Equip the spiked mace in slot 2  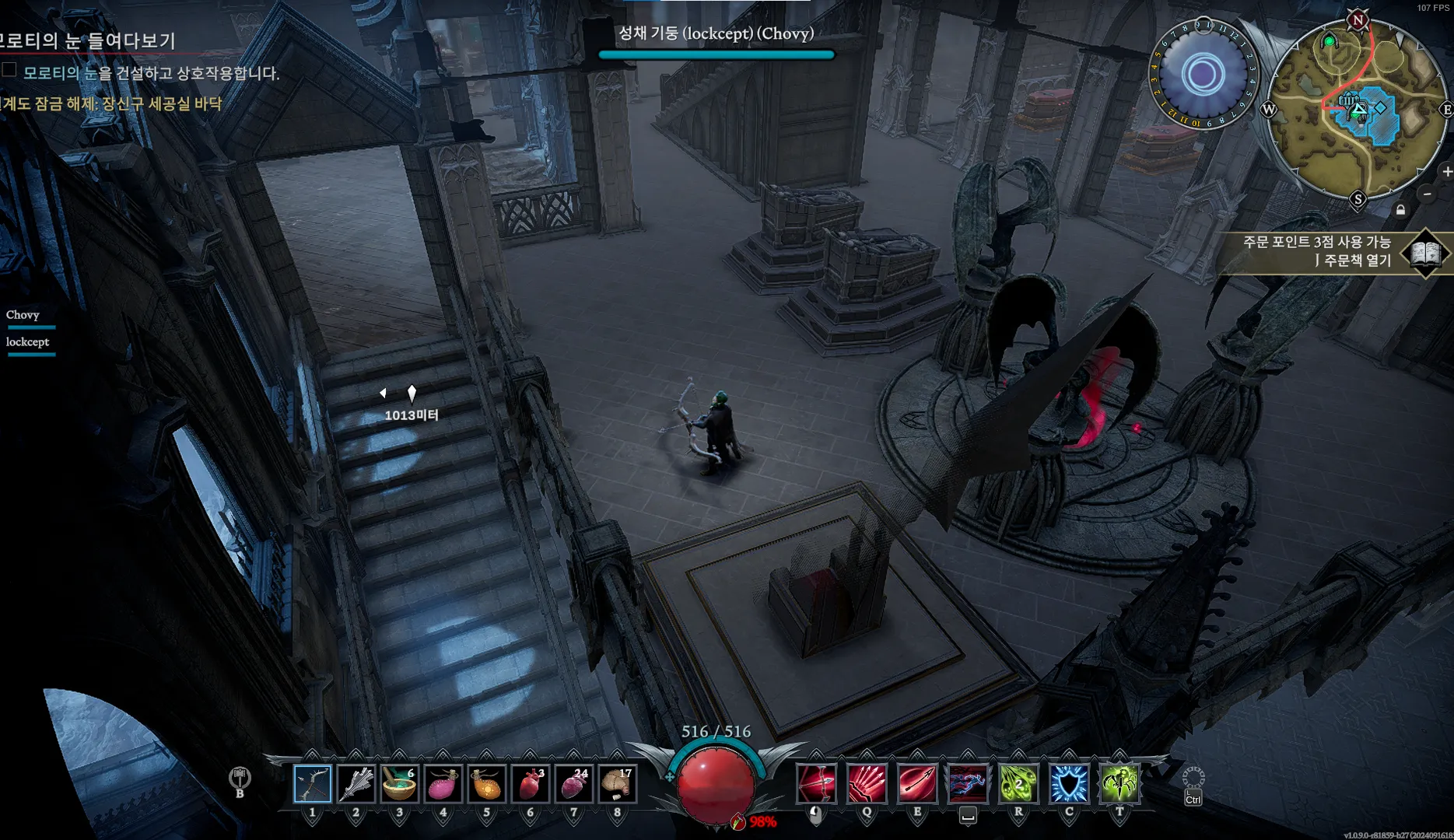pyautogui.click(x=356, y=784)
